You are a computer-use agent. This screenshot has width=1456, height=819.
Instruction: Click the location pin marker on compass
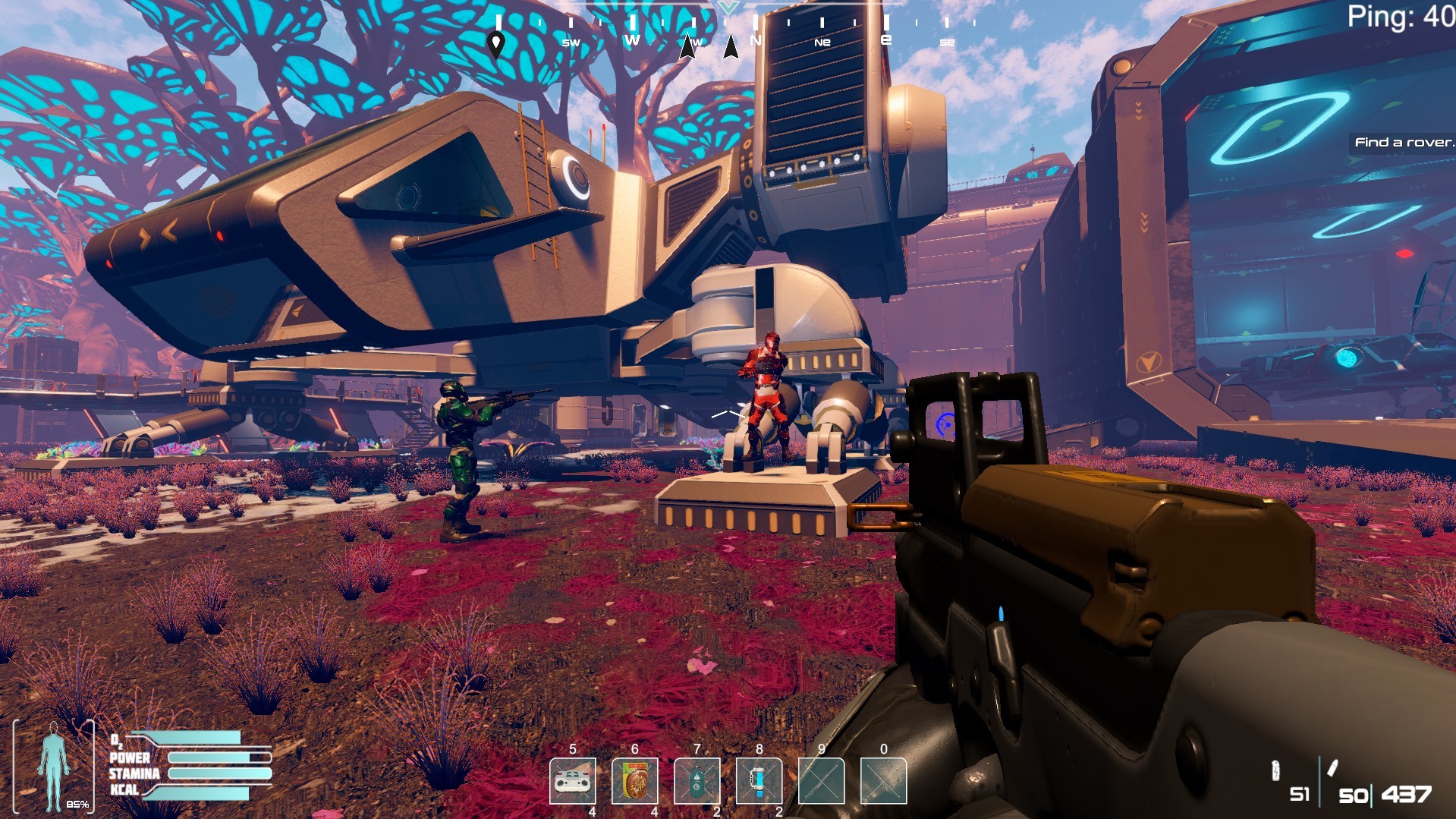(x=496, y=44)
